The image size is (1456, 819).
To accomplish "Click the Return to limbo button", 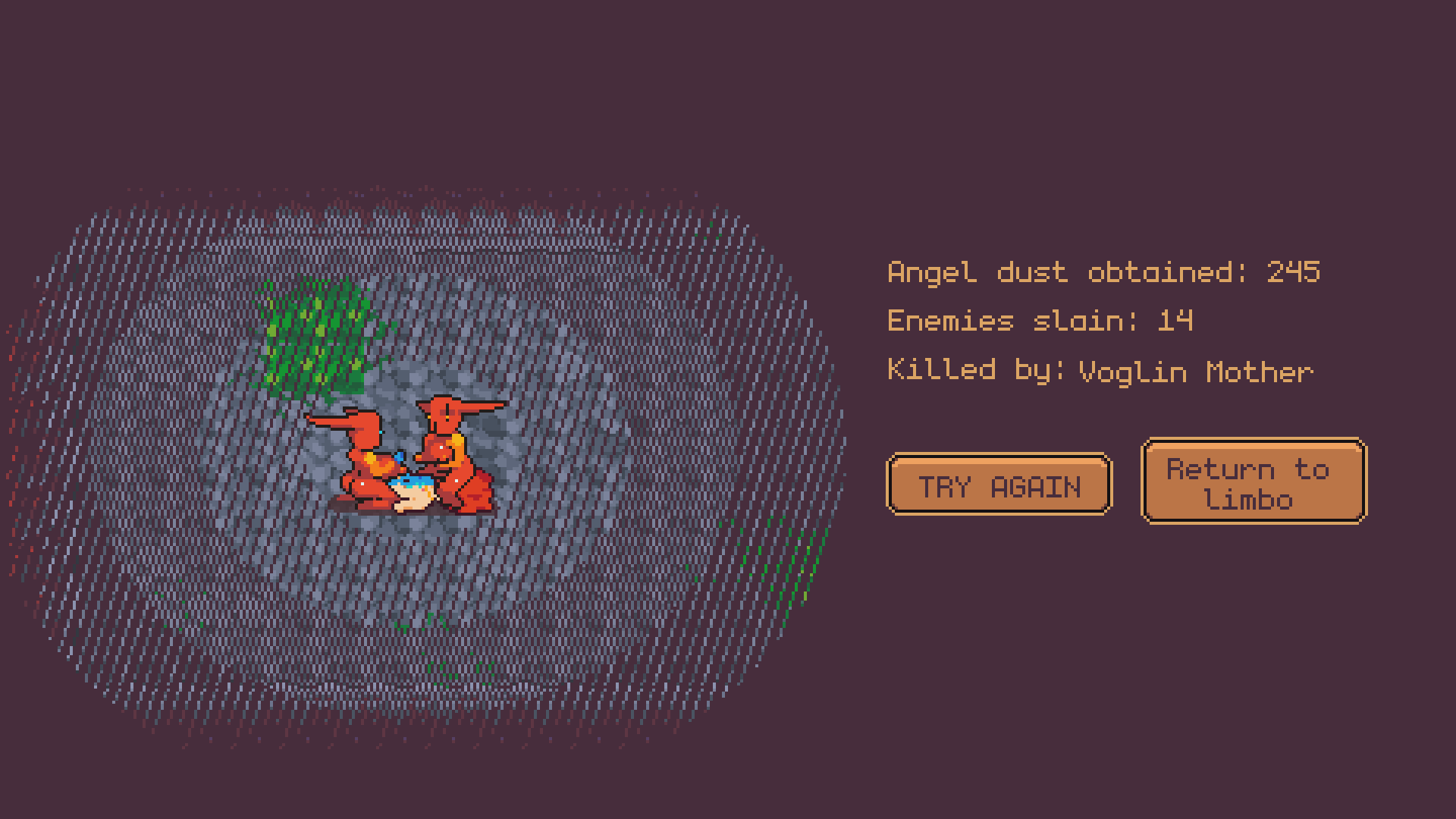I will pyautogui.click(x=1253, y=482).
